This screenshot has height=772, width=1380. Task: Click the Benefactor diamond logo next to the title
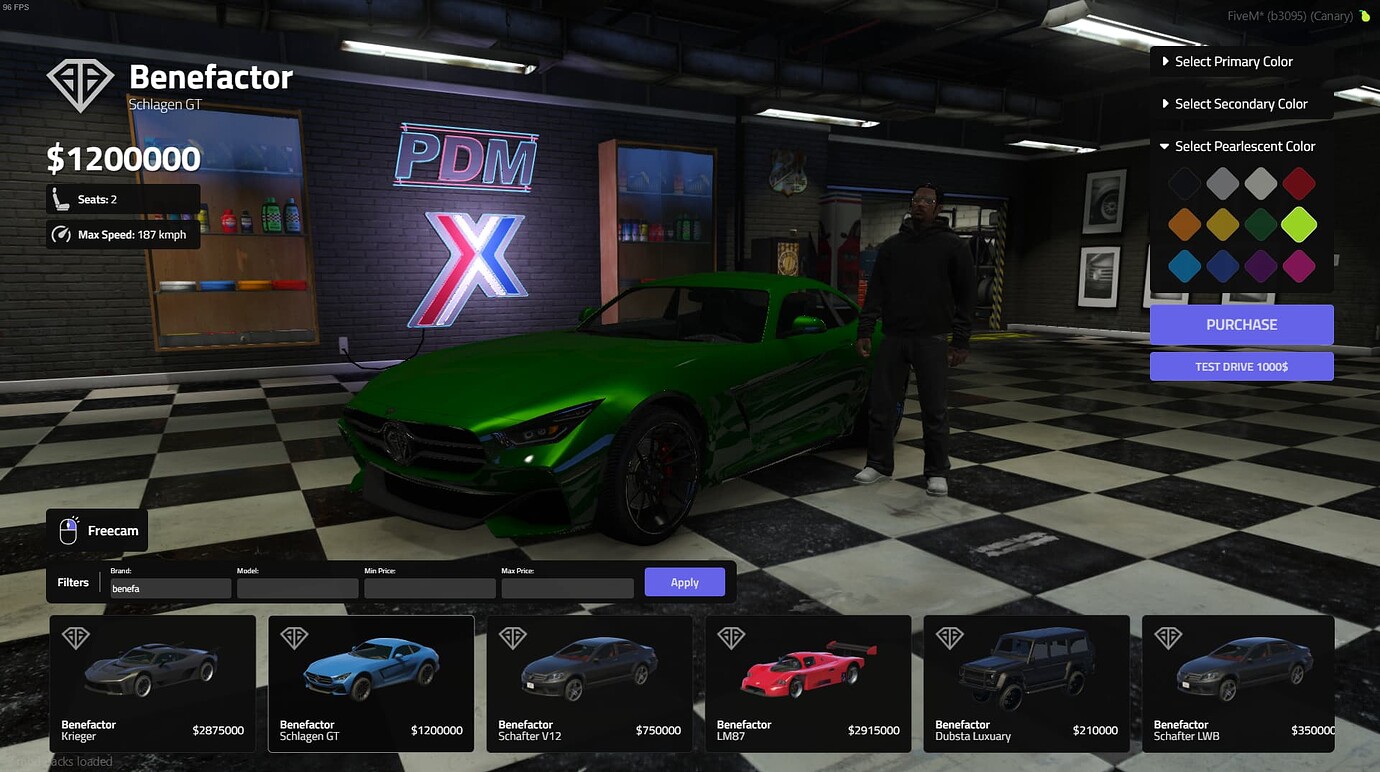pyautogui.click(x=80, y=85)
